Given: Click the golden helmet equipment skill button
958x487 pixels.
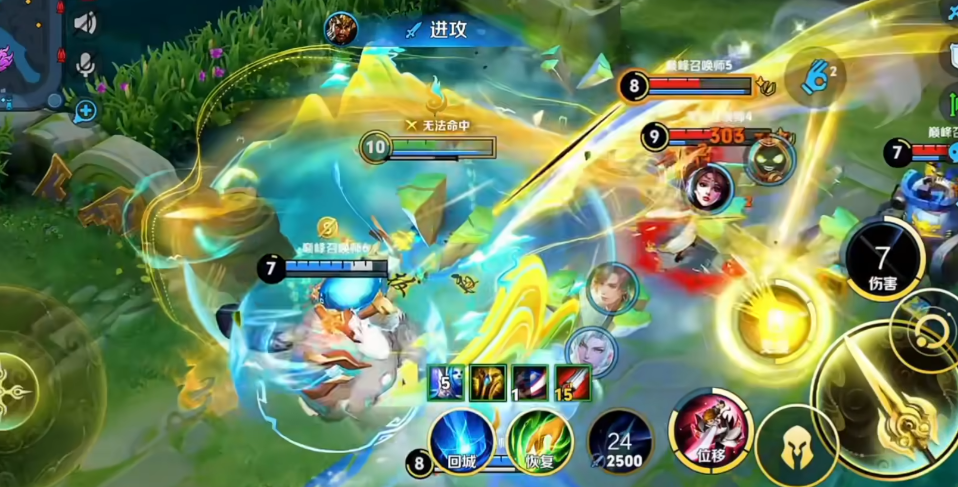Looking at the screenshot, I should [796, 446].
